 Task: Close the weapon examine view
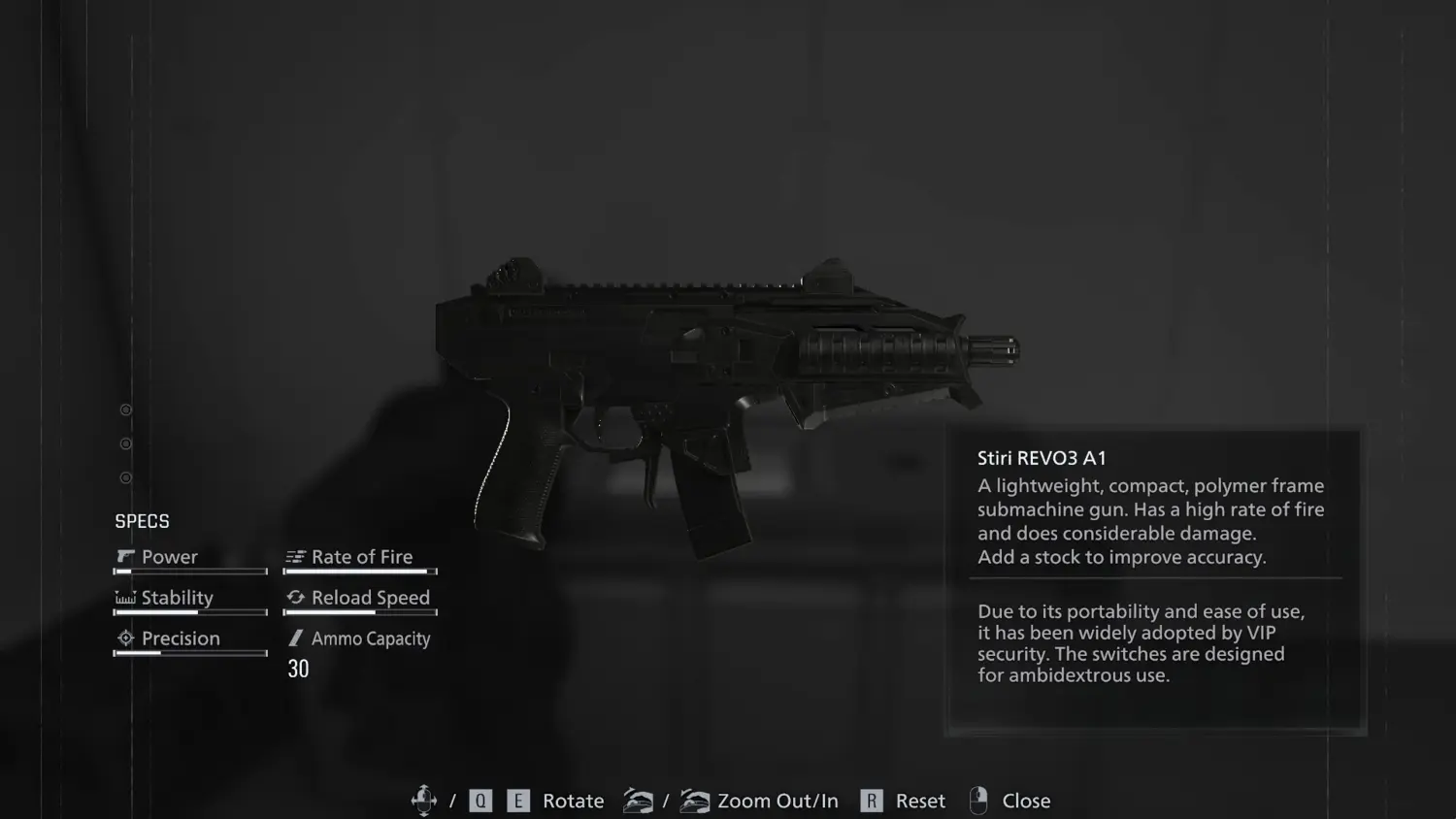(x=1025, y=801)
